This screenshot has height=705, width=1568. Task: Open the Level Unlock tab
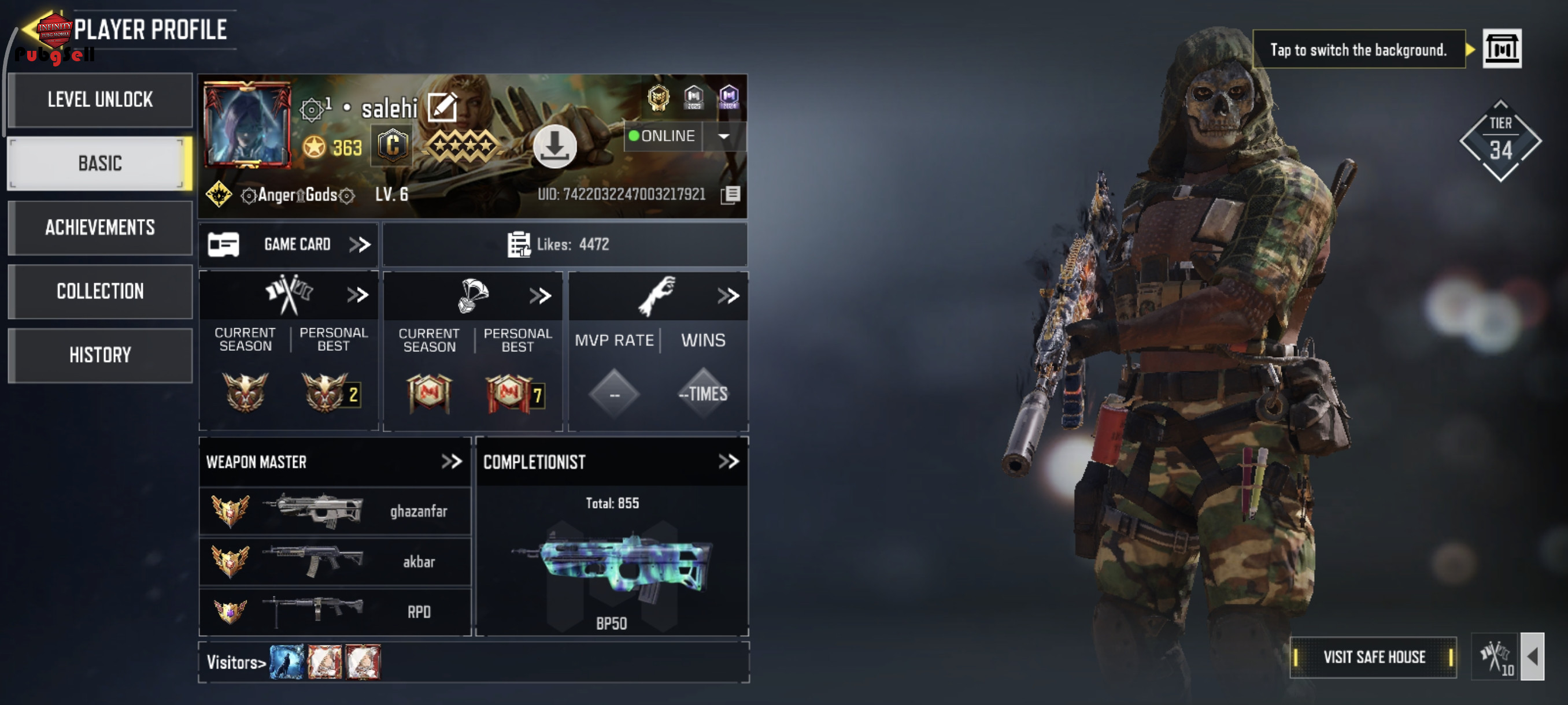(100, 100)
